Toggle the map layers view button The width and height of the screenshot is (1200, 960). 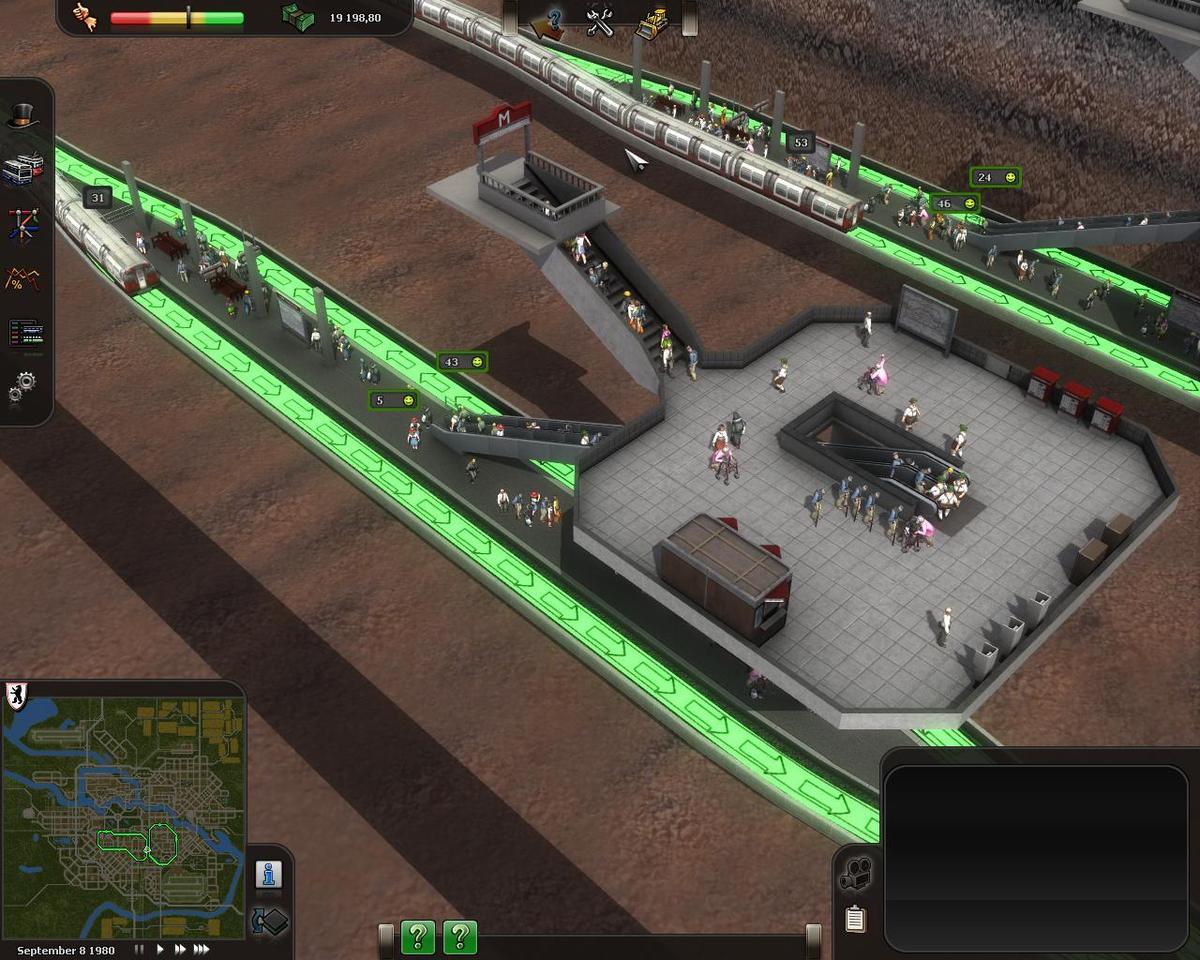click(x=268, y=920)
